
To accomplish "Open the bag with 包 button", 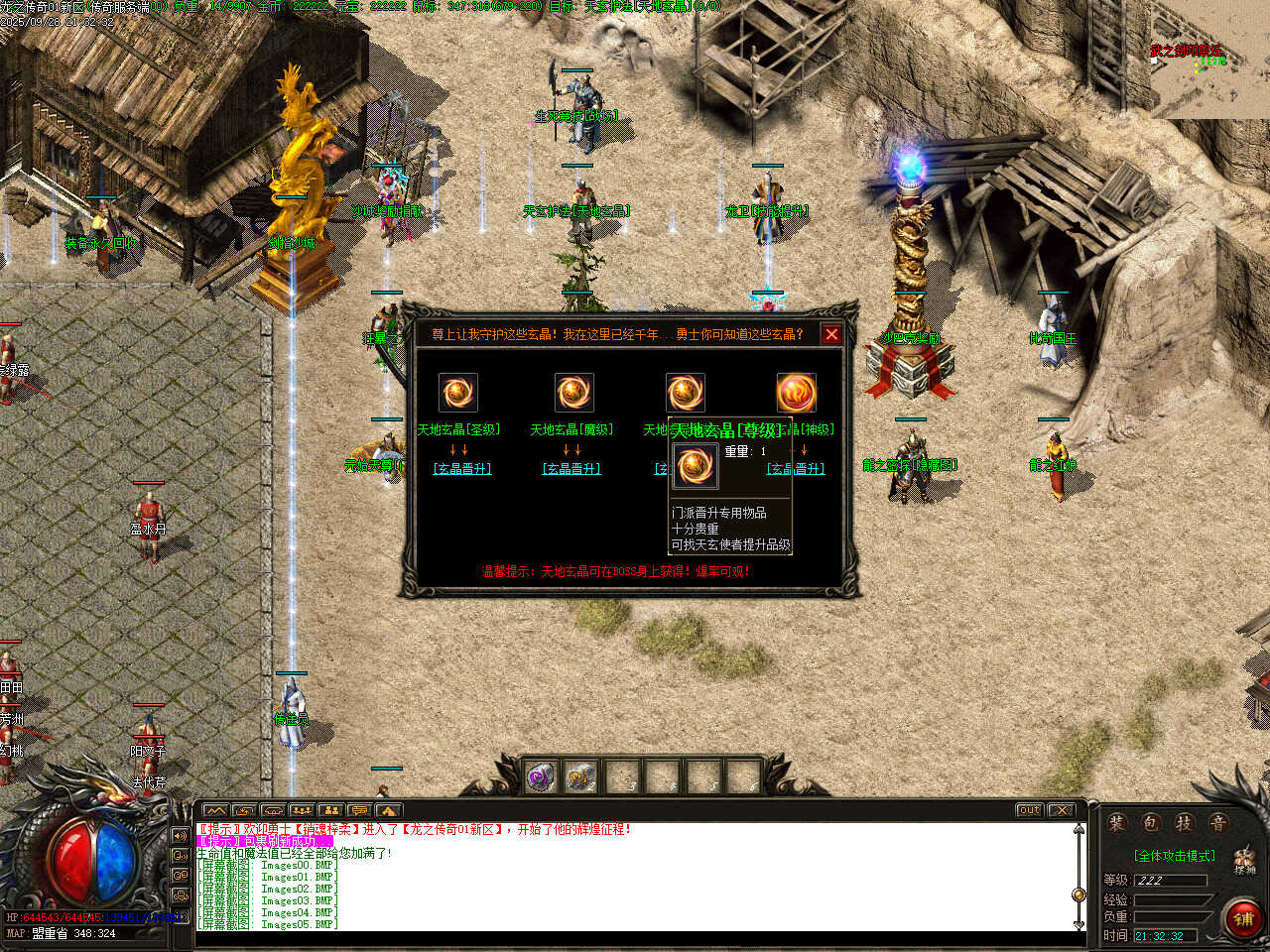I will point(1150,823).
